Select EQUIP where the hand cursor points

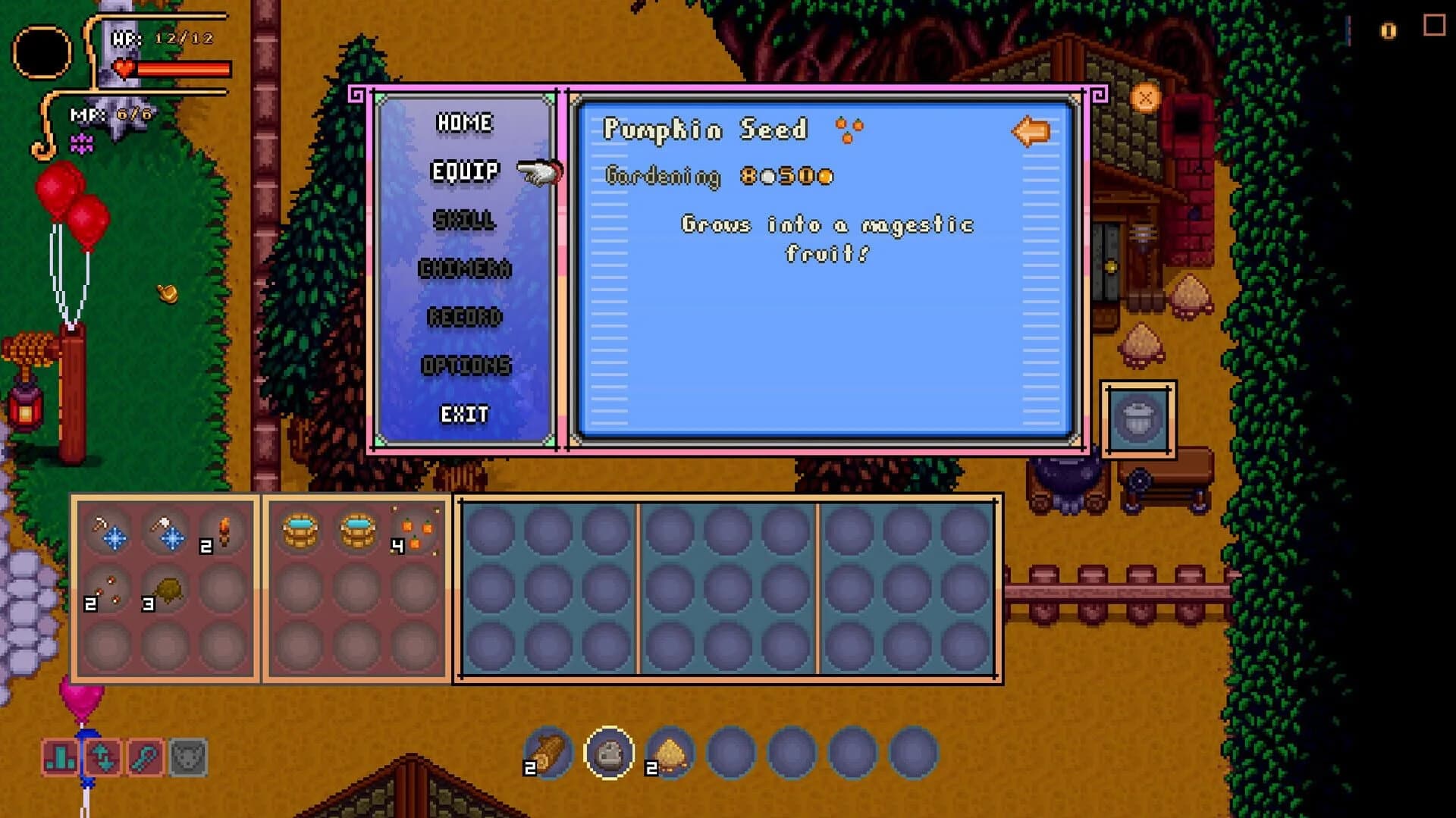coord(465,171)
